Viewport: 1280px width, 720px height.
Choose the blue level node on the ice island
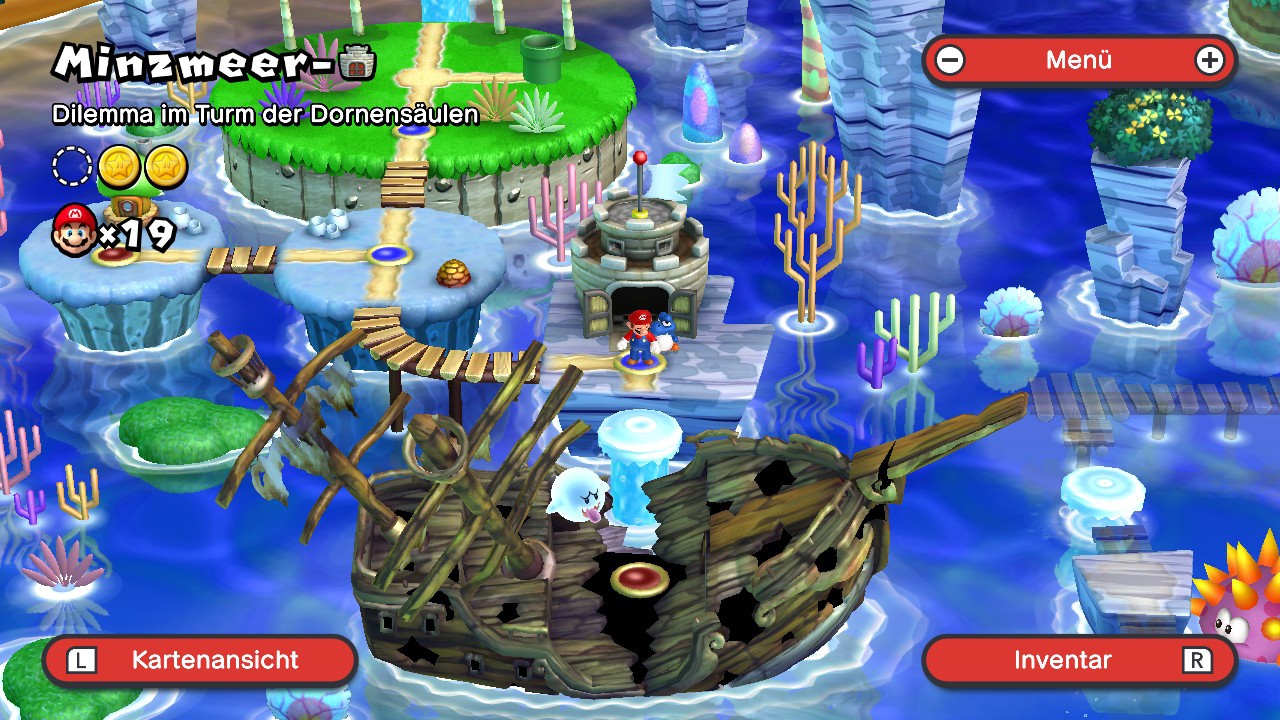click(389, 254)
